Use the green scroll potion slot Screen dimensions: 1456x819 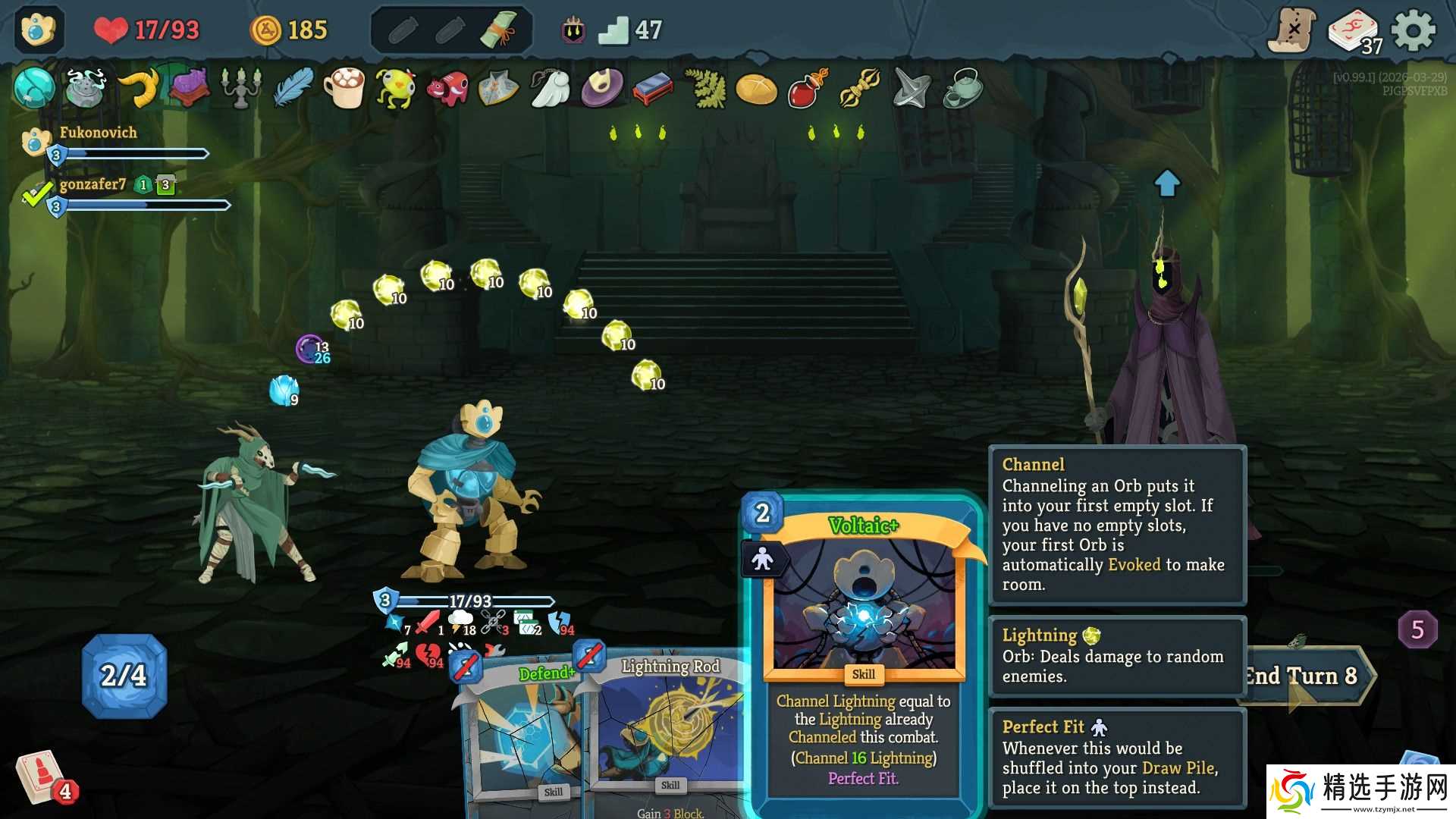point(498,30)
